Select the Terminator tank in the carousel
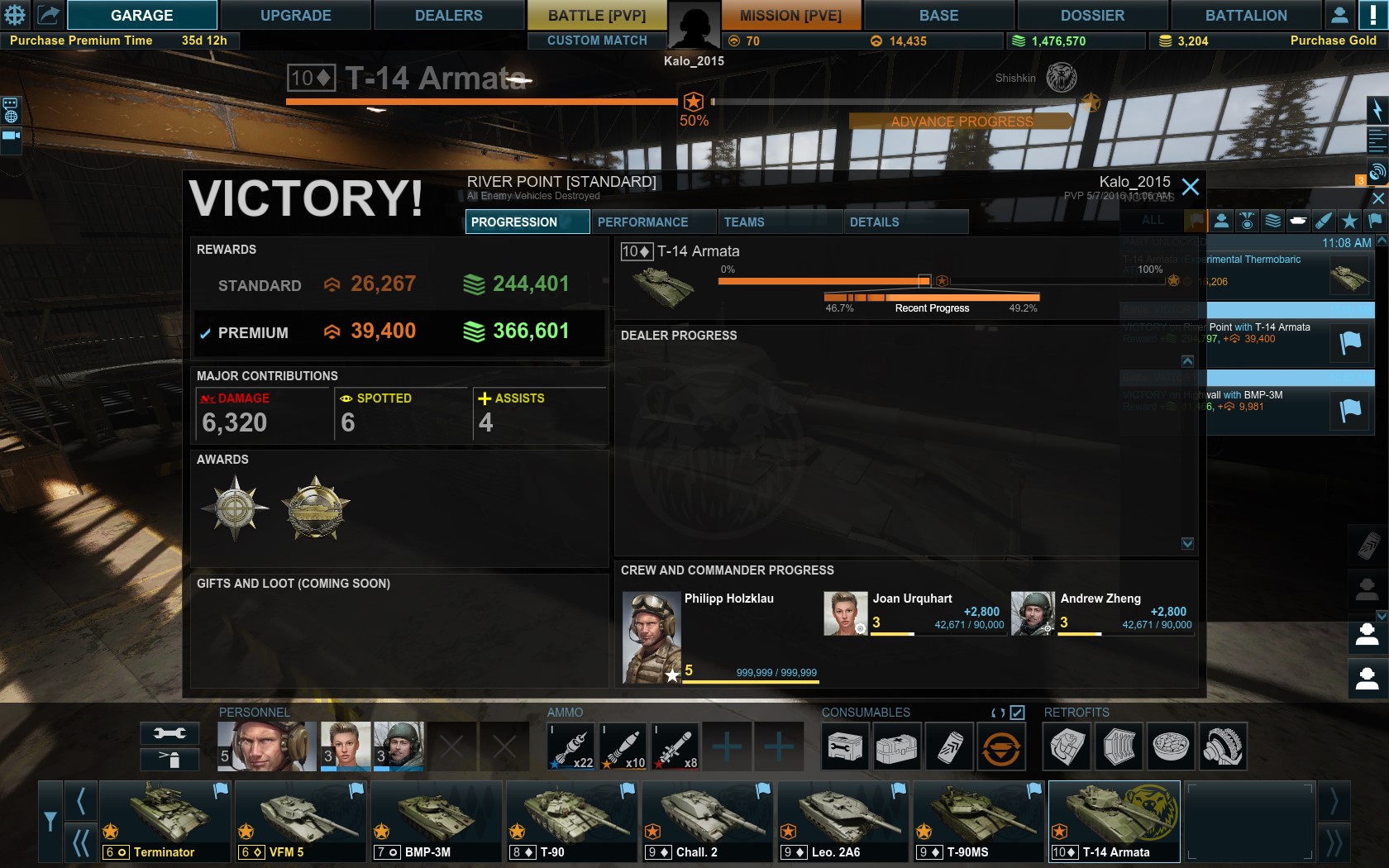 pos(164,822)
